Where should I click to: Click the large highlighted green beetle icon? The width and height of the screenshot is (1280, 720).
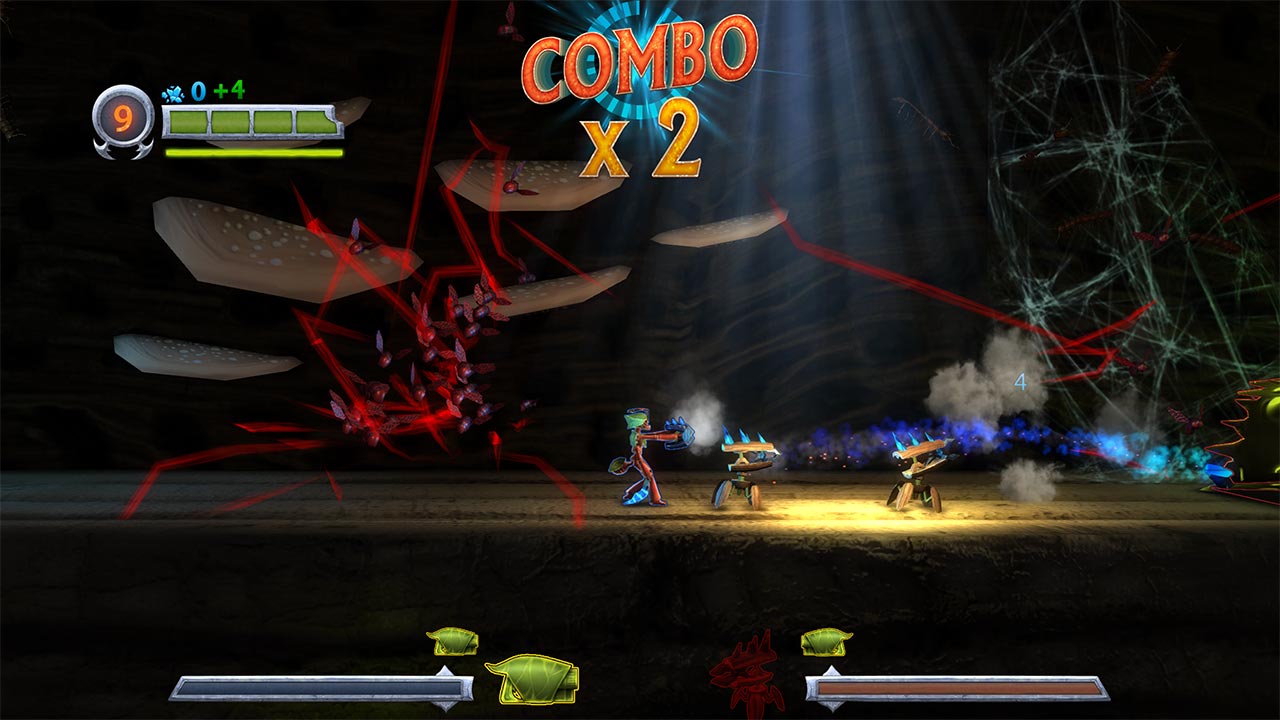point(534,681)
